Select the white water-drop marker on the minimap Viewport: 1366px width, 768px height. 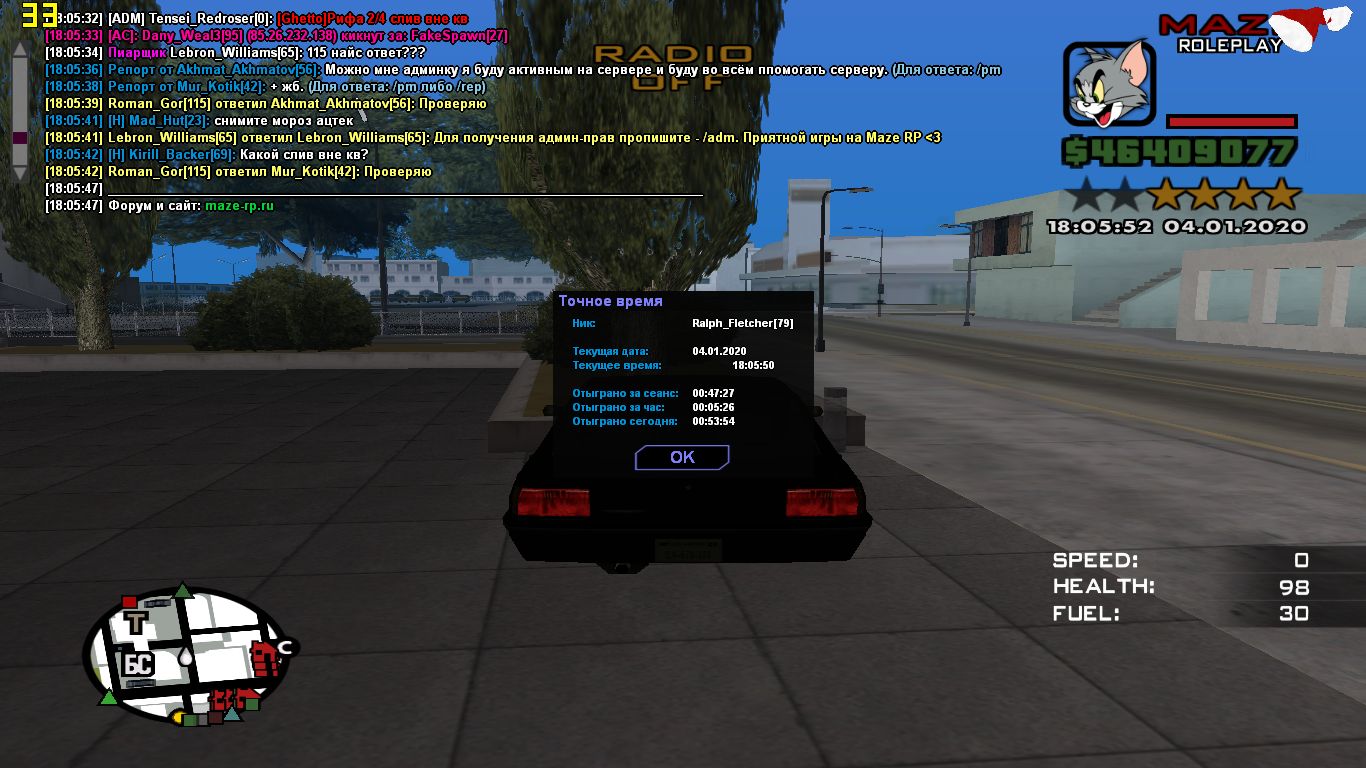click(x=186, y=656)
